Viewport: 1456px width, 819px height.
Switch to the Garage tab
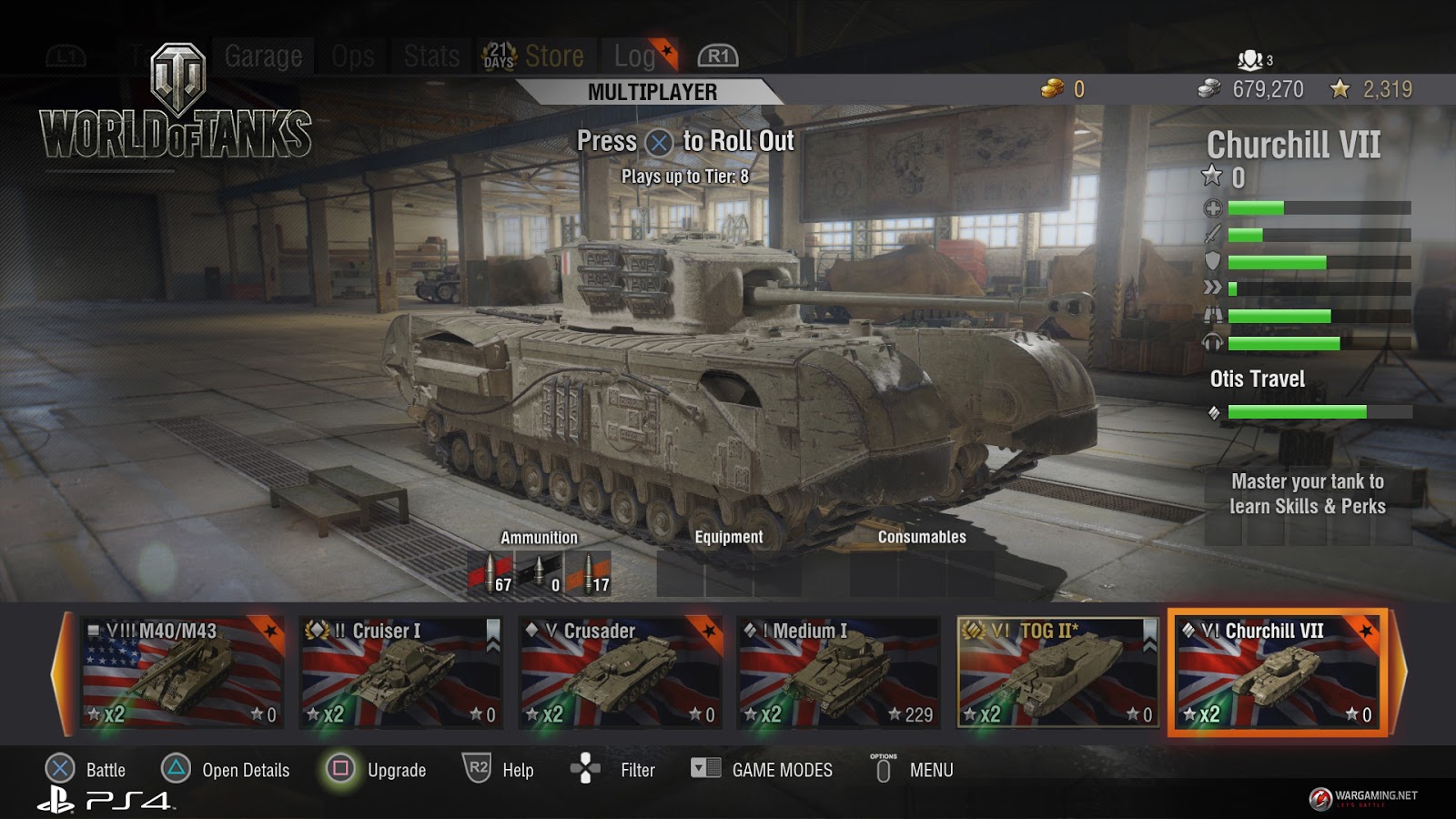263,56
